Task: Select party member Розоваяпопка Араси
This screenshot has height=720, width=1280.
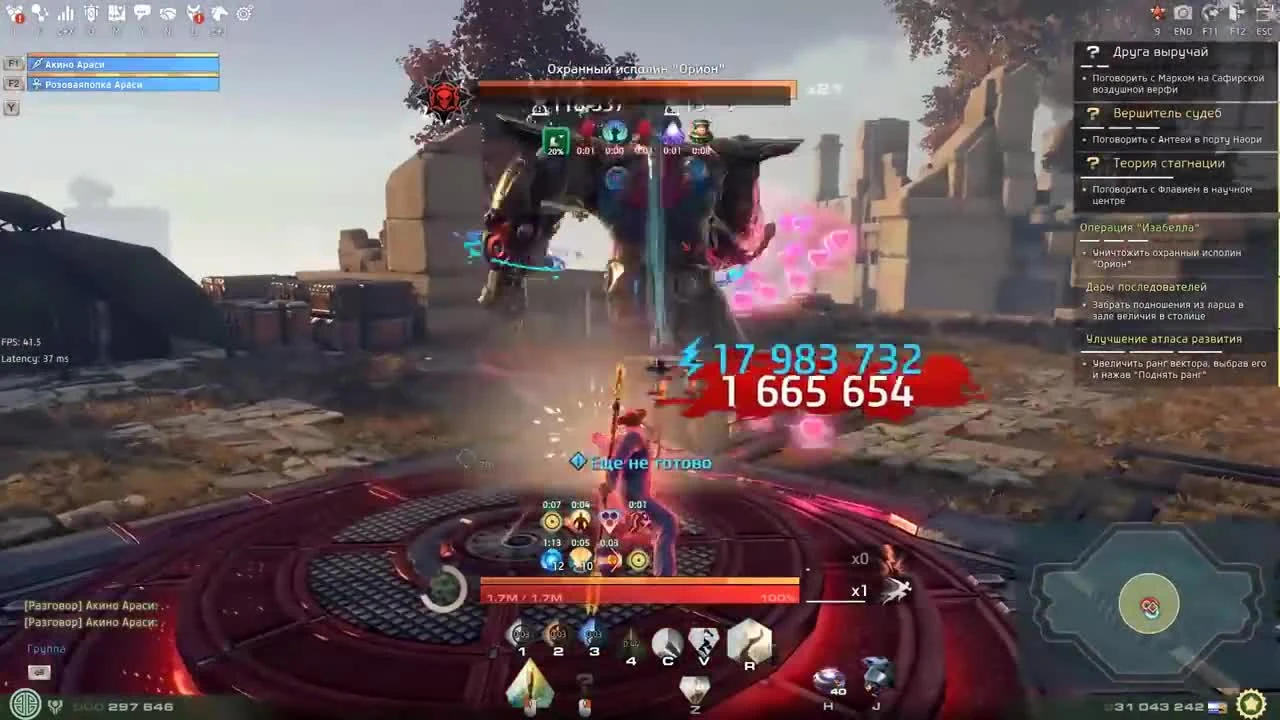Action: point(120,84)
